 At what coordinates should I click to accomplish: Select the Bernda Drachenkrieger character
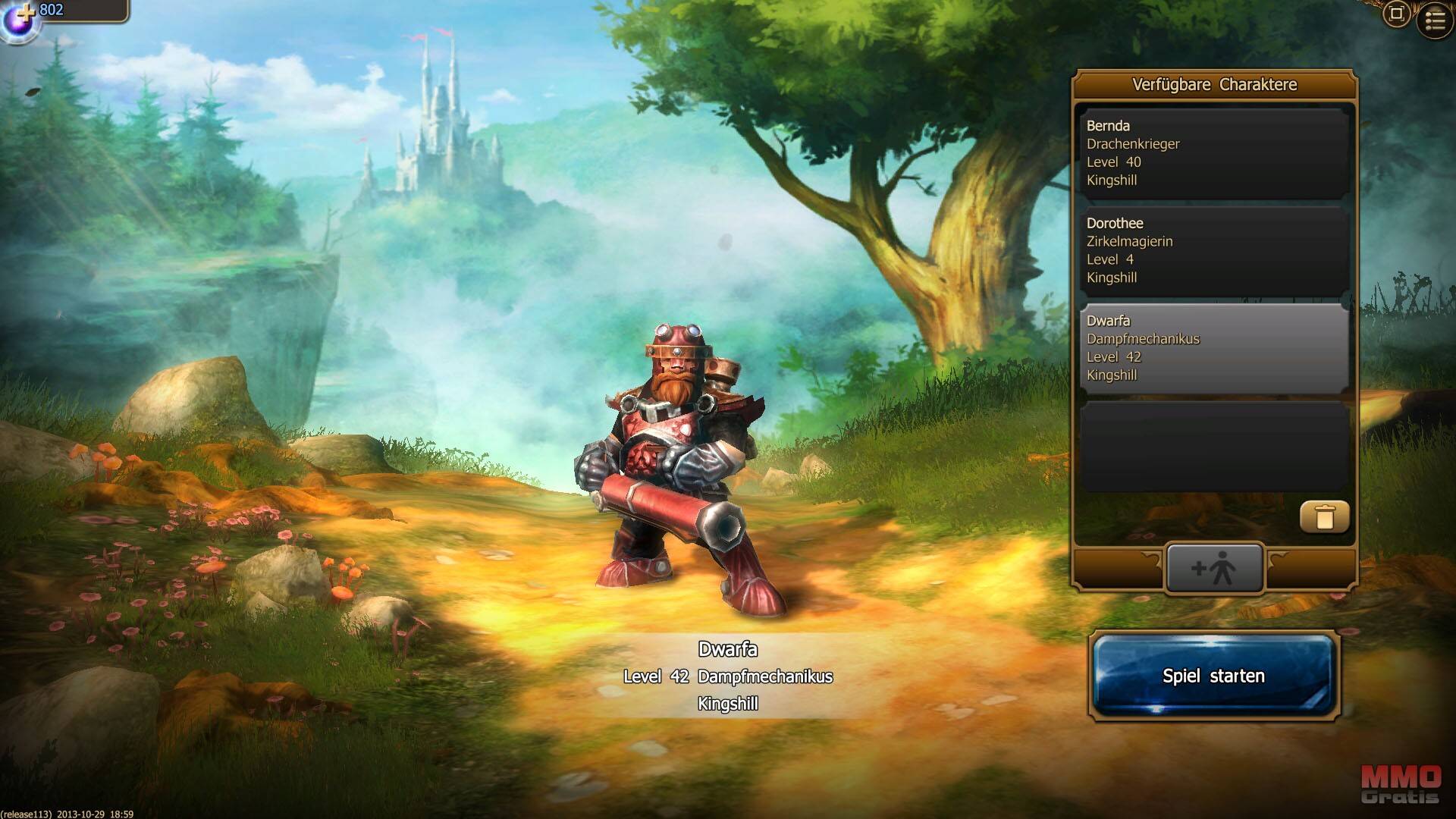click(x=1213, y=153)
